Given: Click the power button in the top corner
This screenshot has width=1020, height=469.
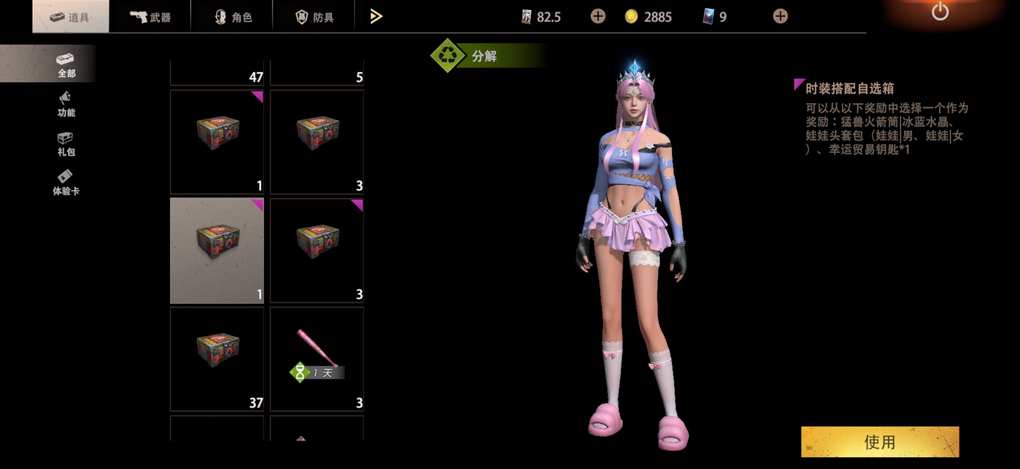Looking at the screenshot, I should (939, 12).
